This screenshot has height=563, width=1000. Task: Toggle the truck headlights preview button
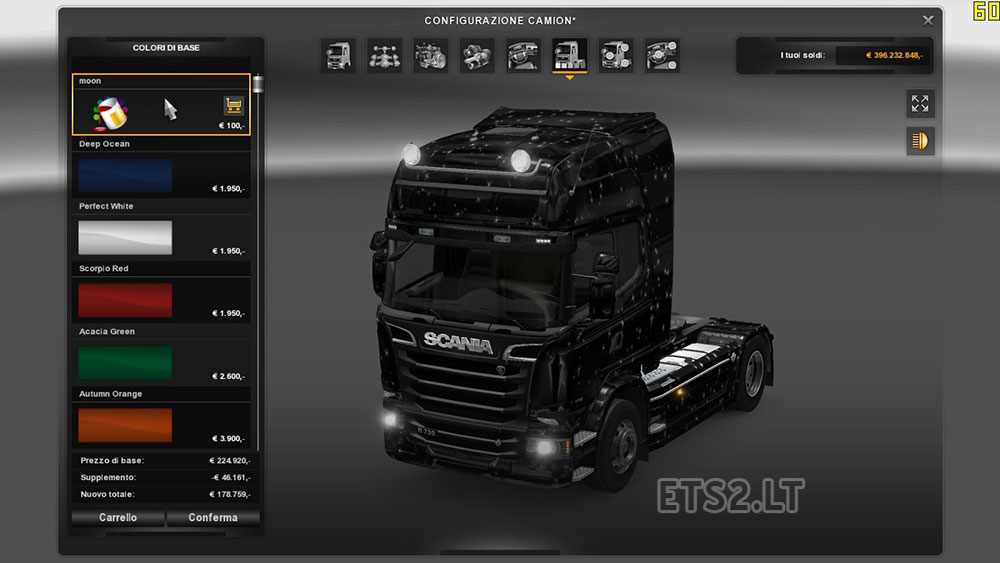click(920, 141)
